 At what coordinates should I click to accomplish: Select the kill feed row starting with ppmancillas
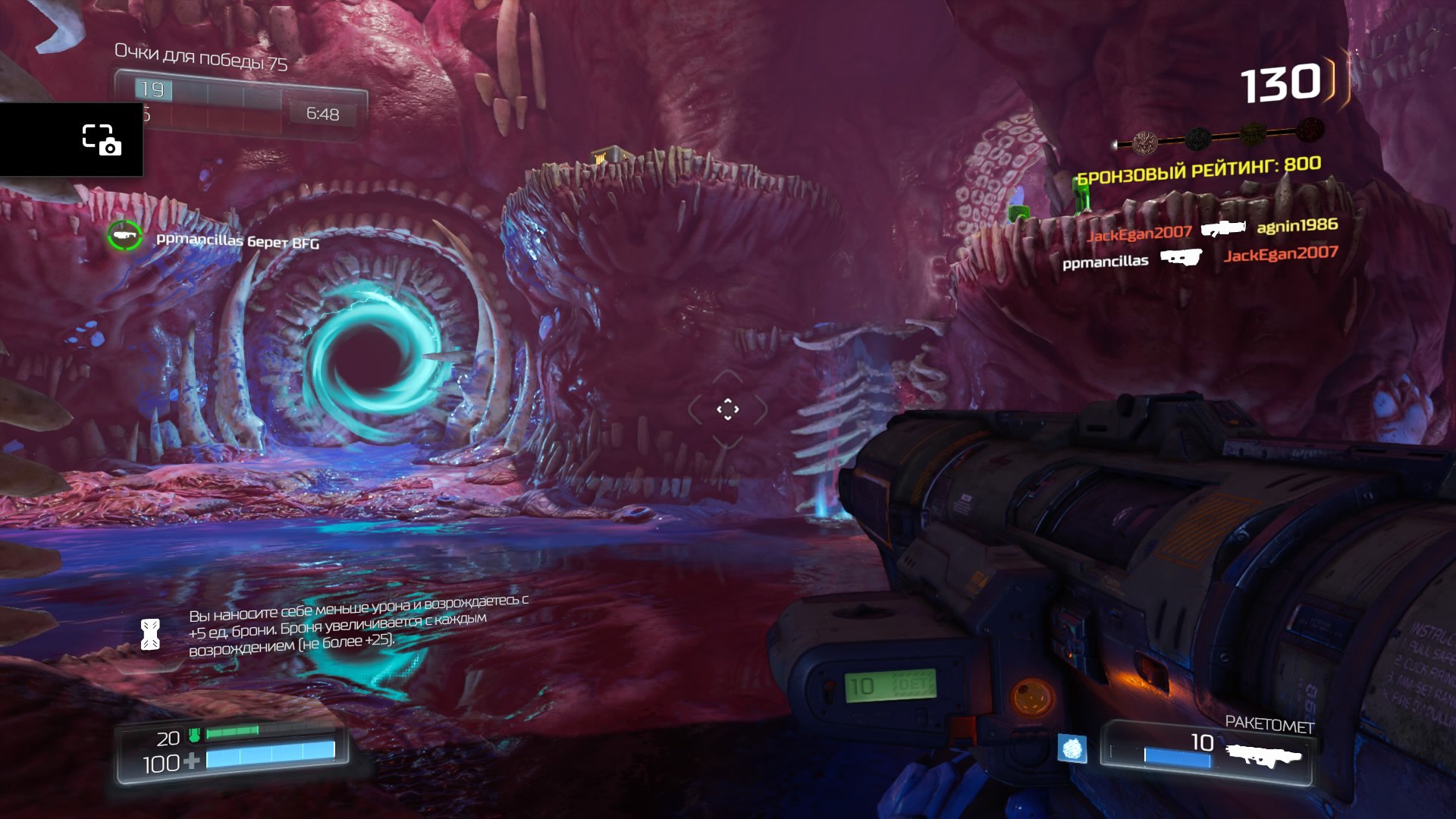1200,258
